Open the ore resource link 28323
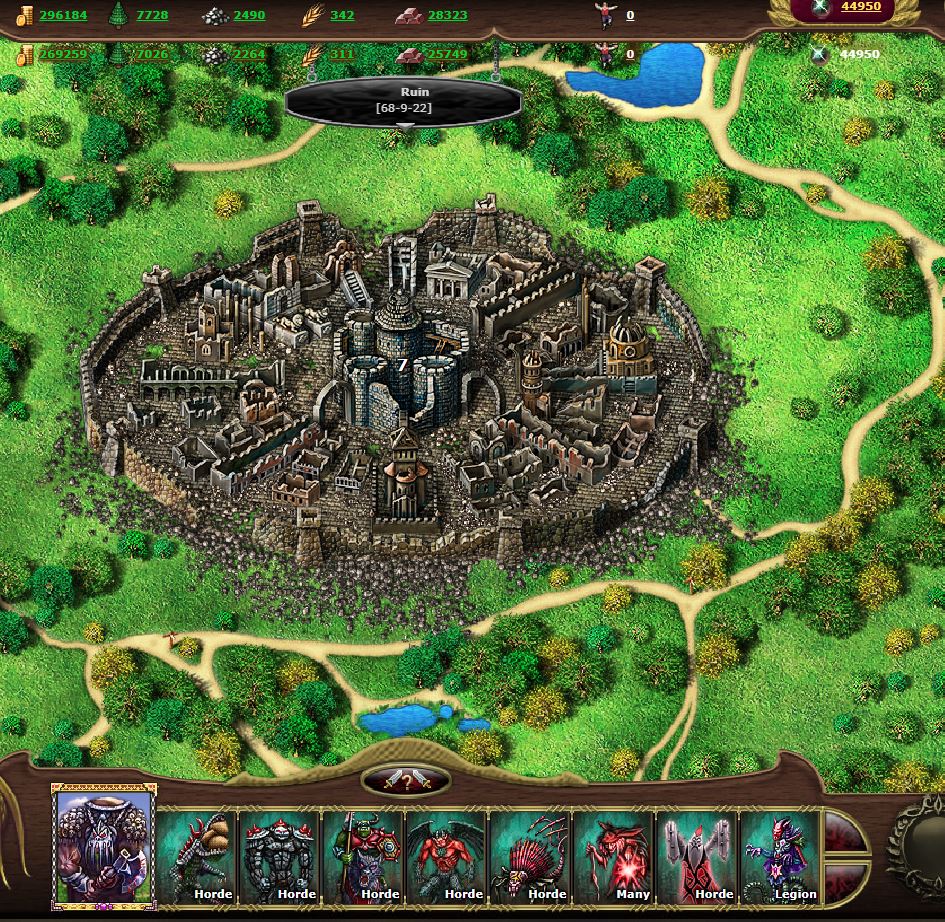Viewport: 945px width, 922px height. [446, 16]
